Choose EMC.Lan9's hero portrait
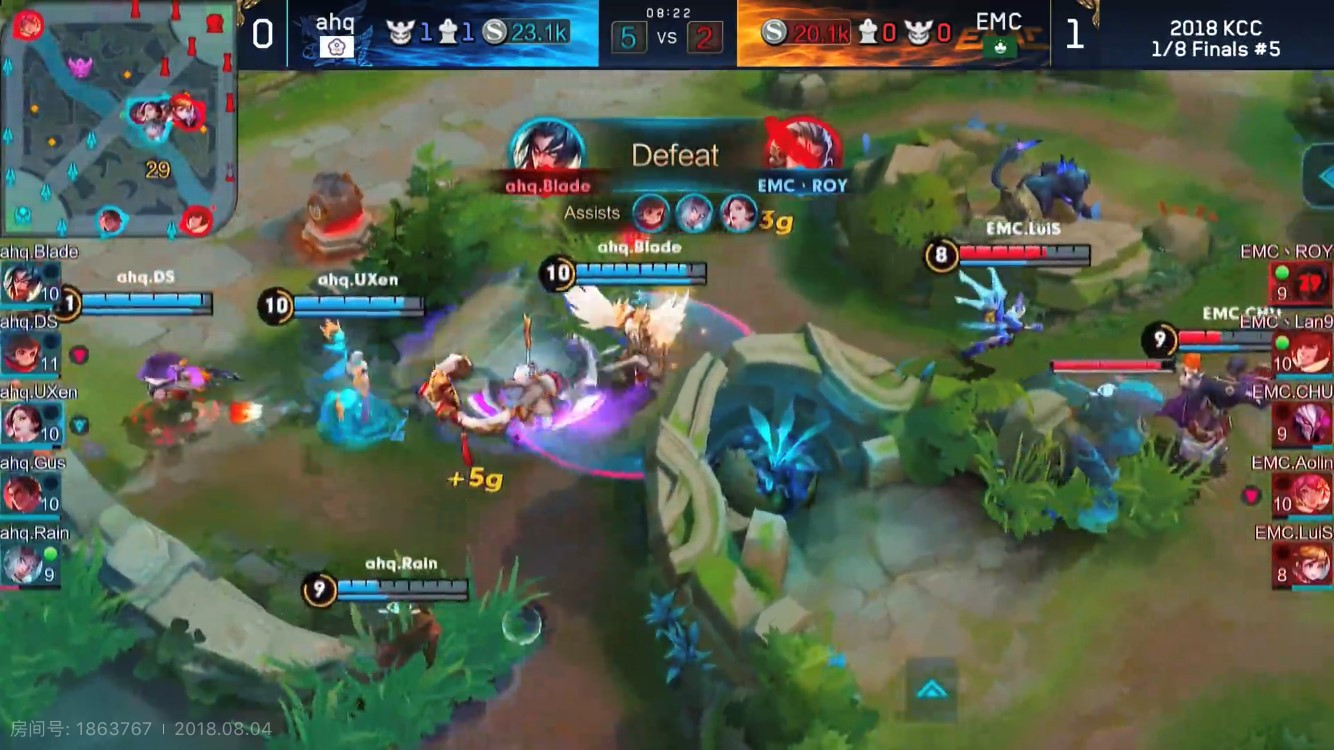Image resolution: width=1334 pixels, height=750 pixels. 1312,354
